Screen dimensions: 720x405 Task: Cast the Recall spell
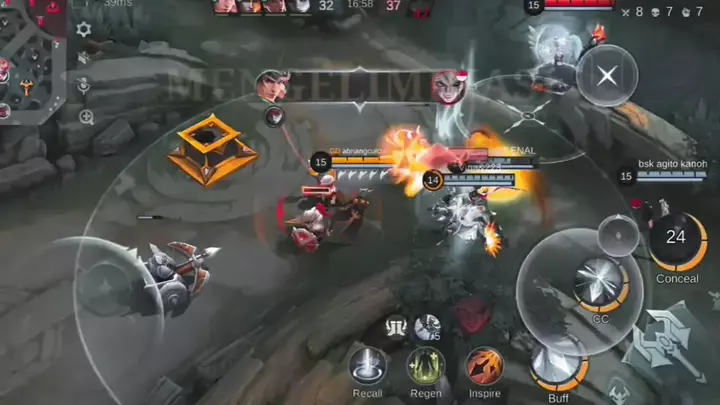(368, 365)
